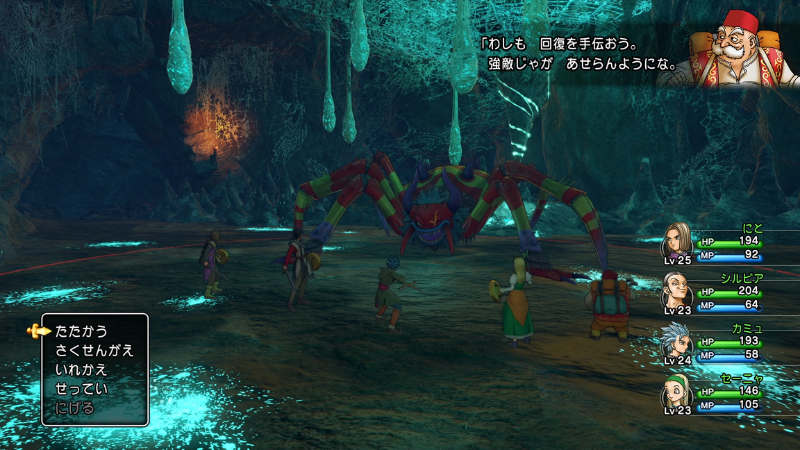800x450 pixels.
Task: Open the せってい settings option
Action: point(82,388)
